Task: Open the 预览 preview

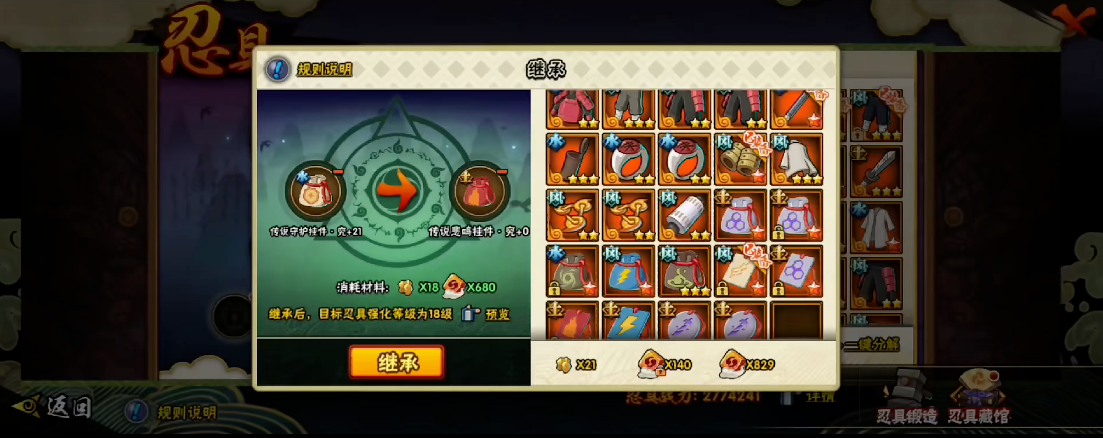Action: pos(486,314)
